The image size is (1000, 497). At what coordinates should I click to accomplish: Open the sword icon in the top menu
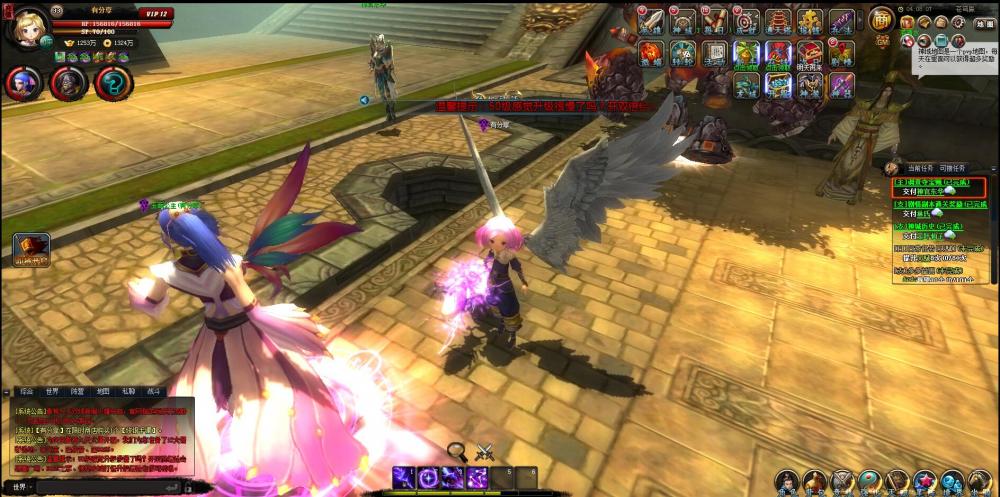tap(651, 22)
